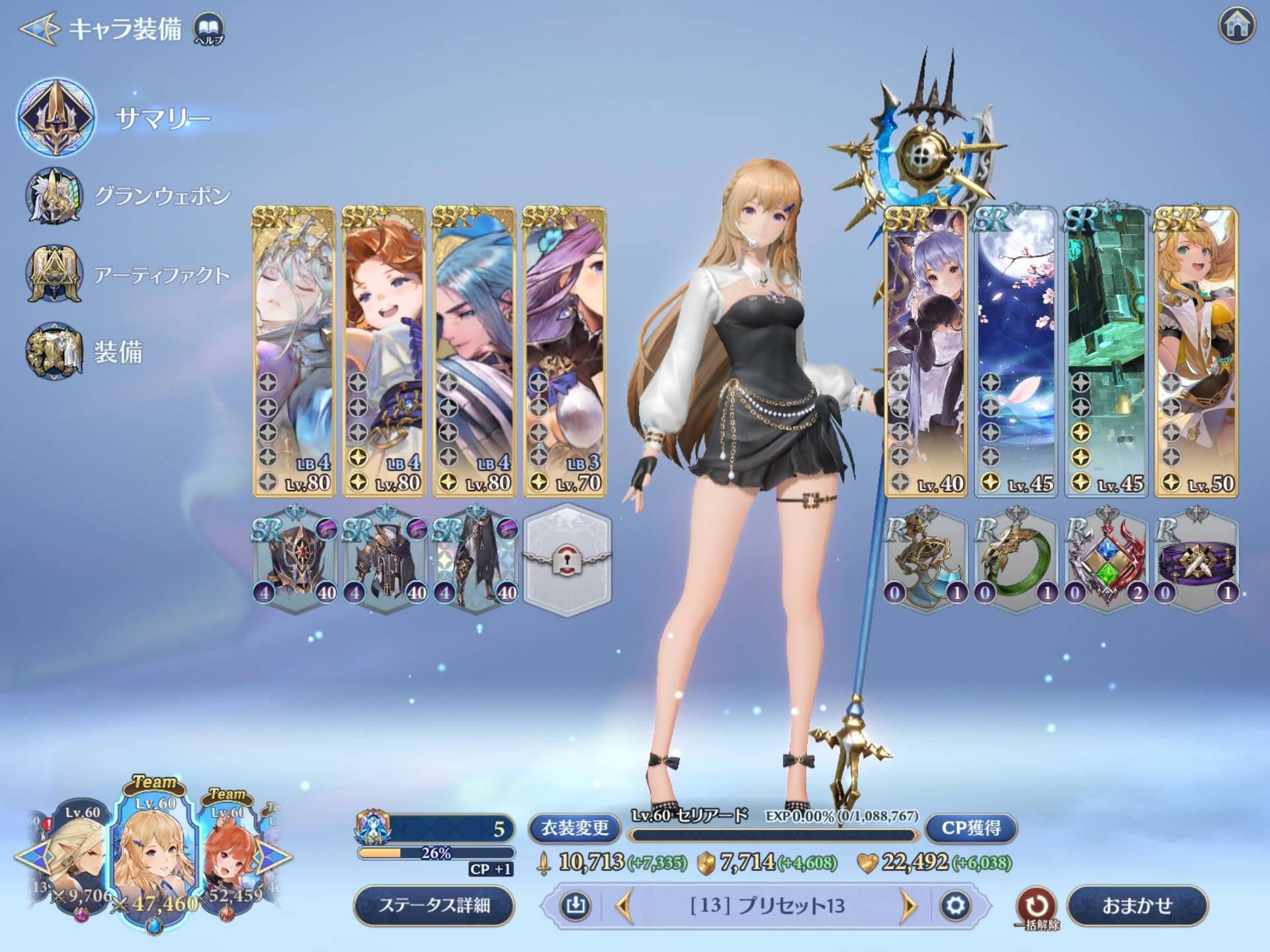
Task: Go back with the top-left arrow
Action: [x=40, y=29]
